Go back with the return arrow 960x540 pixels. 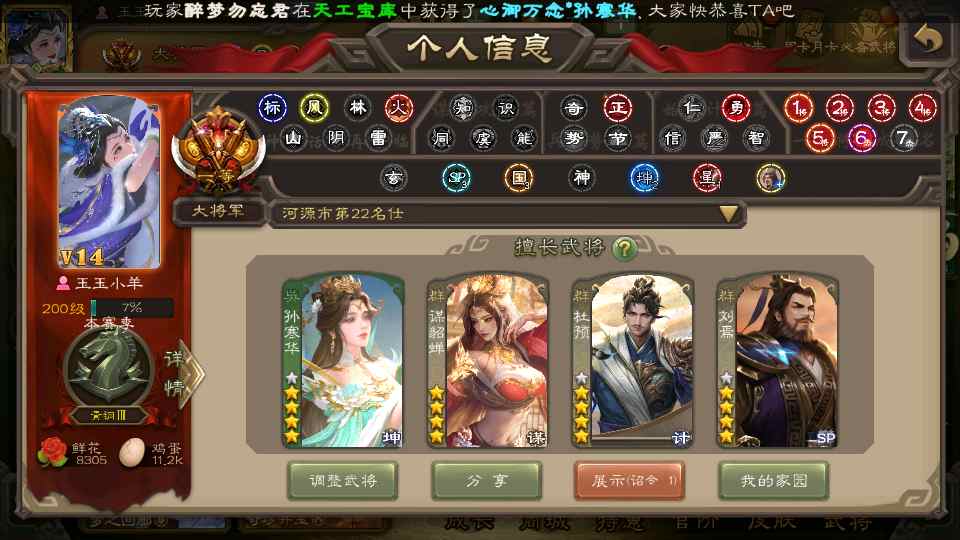(929, 40)
